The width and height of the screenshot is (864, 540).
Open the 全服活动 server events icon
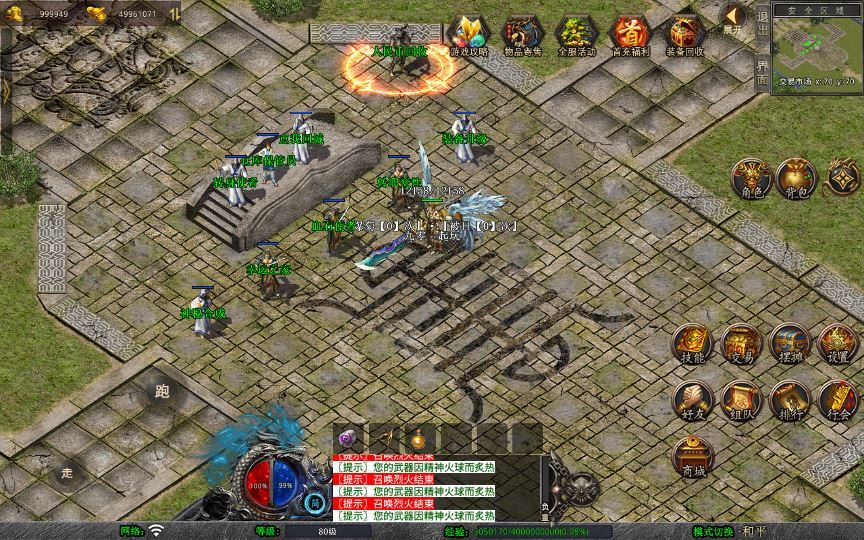575,35
